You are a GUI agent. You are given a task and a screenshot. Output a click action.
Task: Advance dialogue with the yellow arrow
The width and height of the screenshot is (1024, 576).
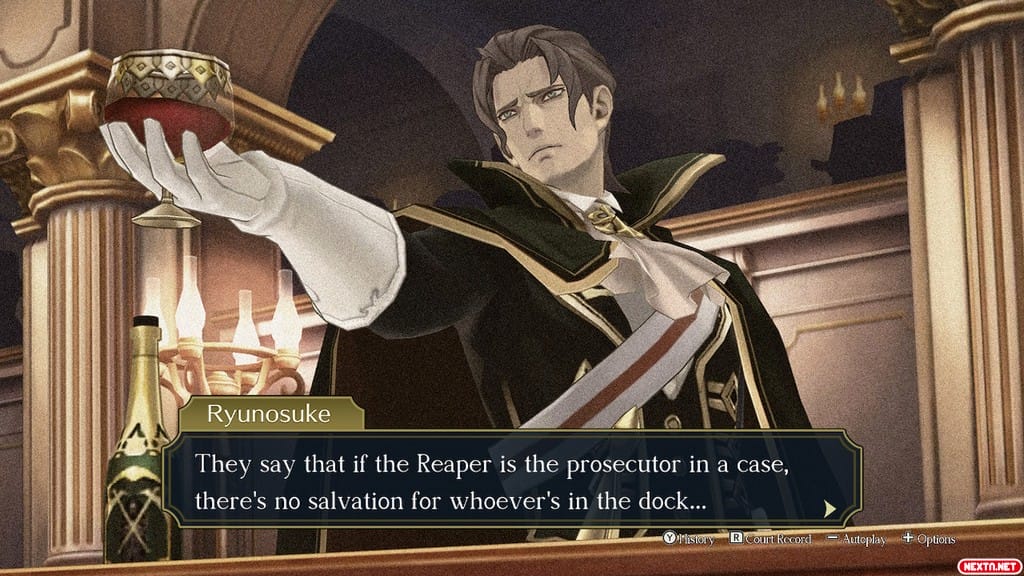coord(829,509)
